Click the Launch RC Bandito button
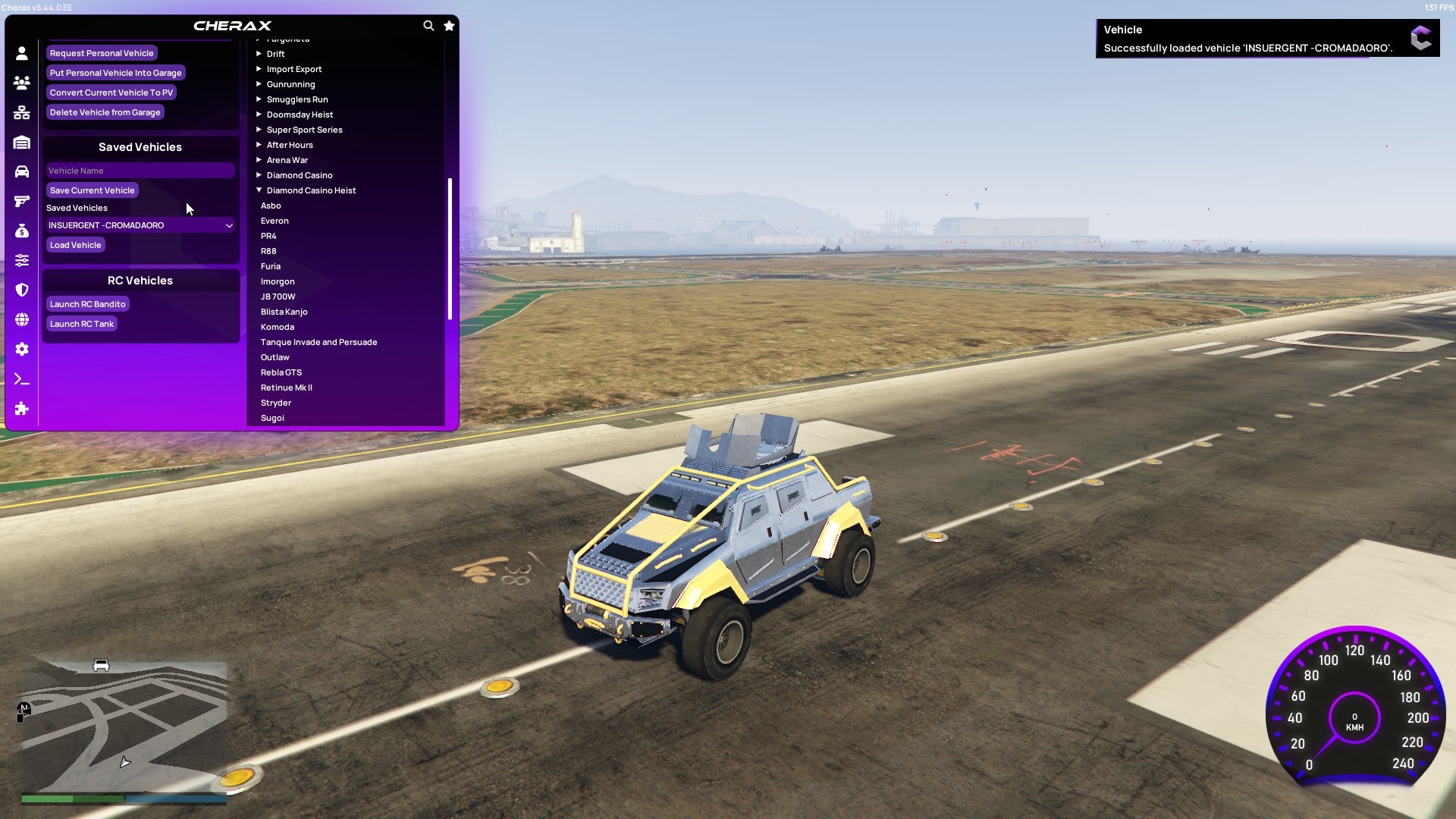This screenshot has width=1456, height=819. click(87, 303)
